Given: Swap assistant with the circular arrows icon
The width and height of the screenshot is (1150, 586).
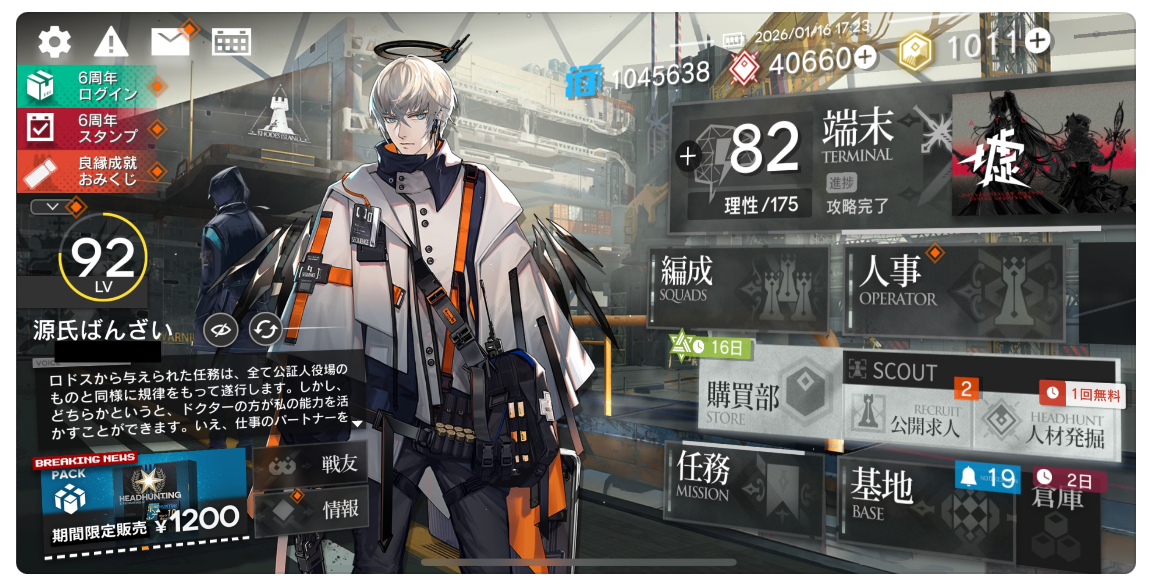Looking at the screenshot, I should click(x=267, y=329).
